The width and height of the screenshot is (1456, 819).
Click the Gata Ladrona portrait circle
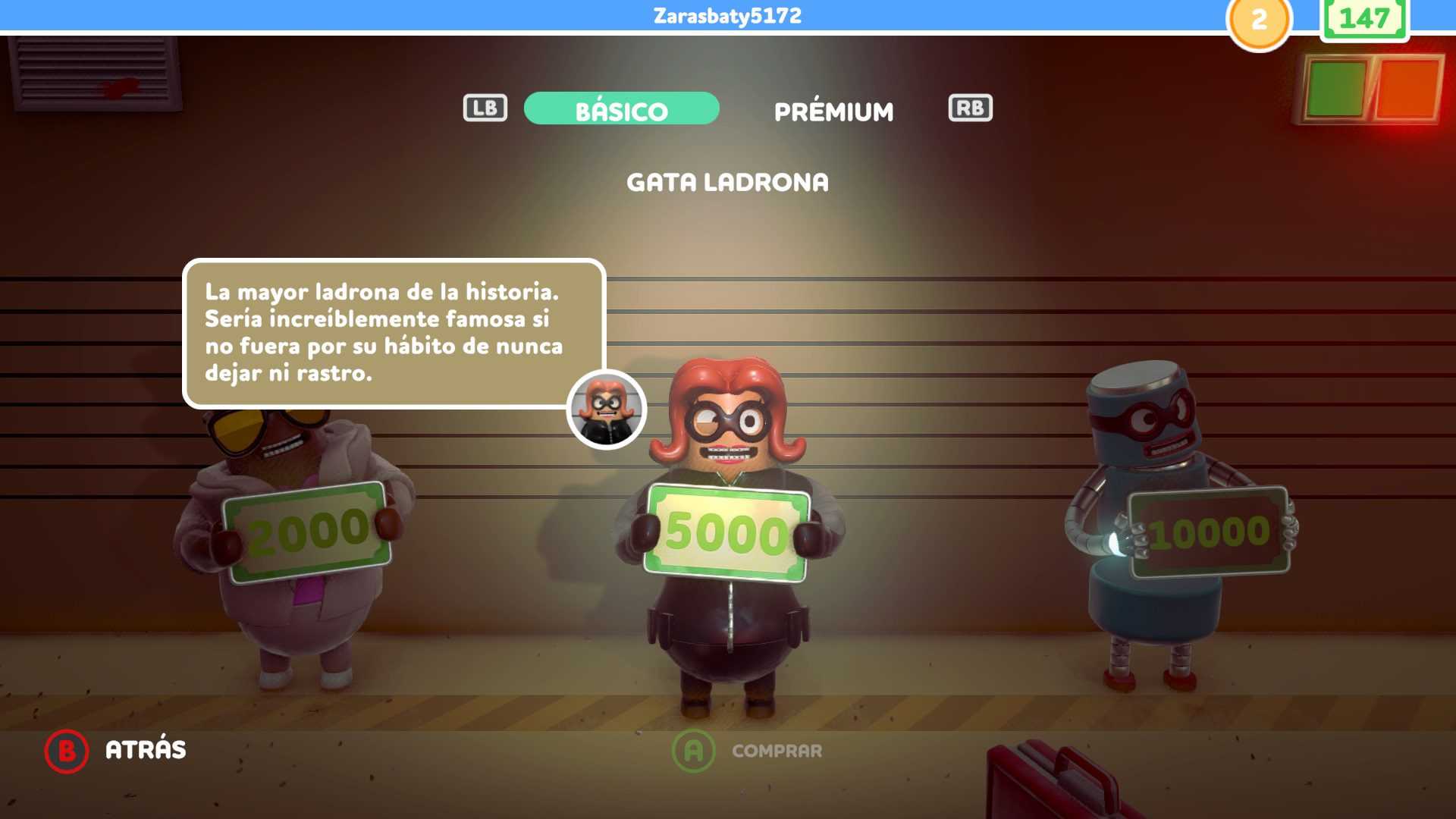pyautogui.click(x=607, y=409)
